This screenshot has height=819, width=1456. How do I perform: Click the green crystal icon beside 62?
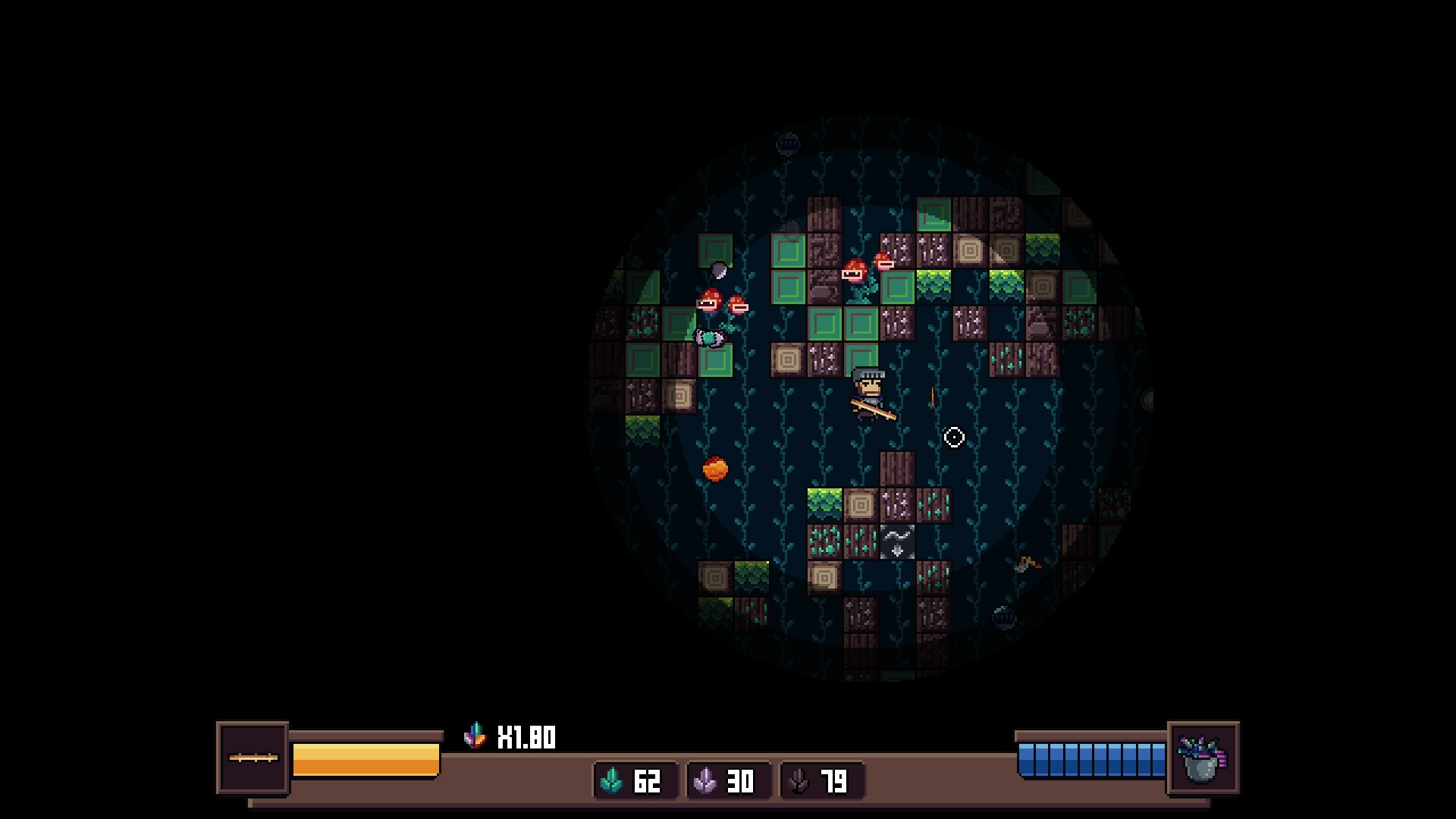click(x=611, y=781)
